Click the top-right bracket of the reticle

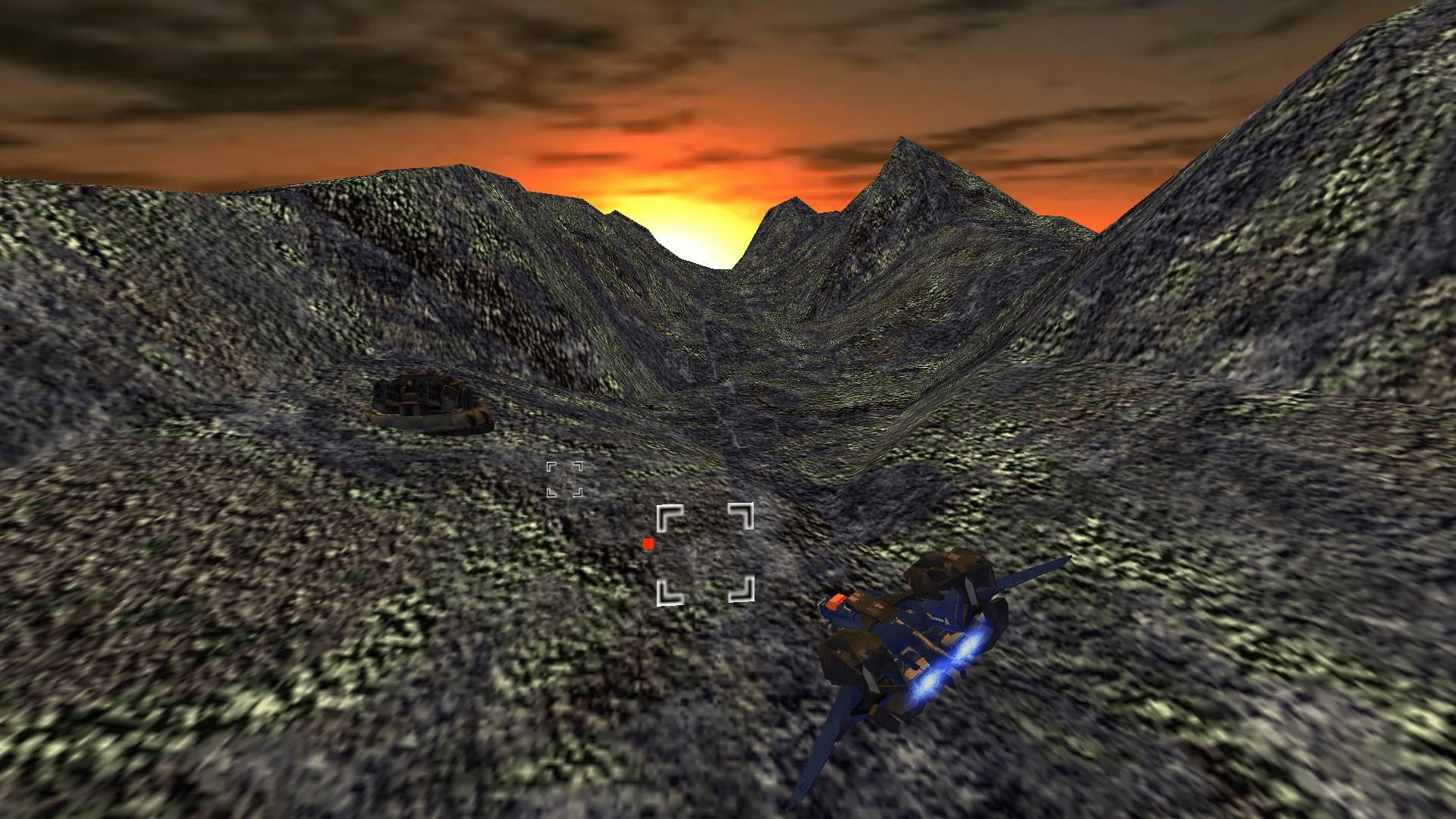coord(742,516)
